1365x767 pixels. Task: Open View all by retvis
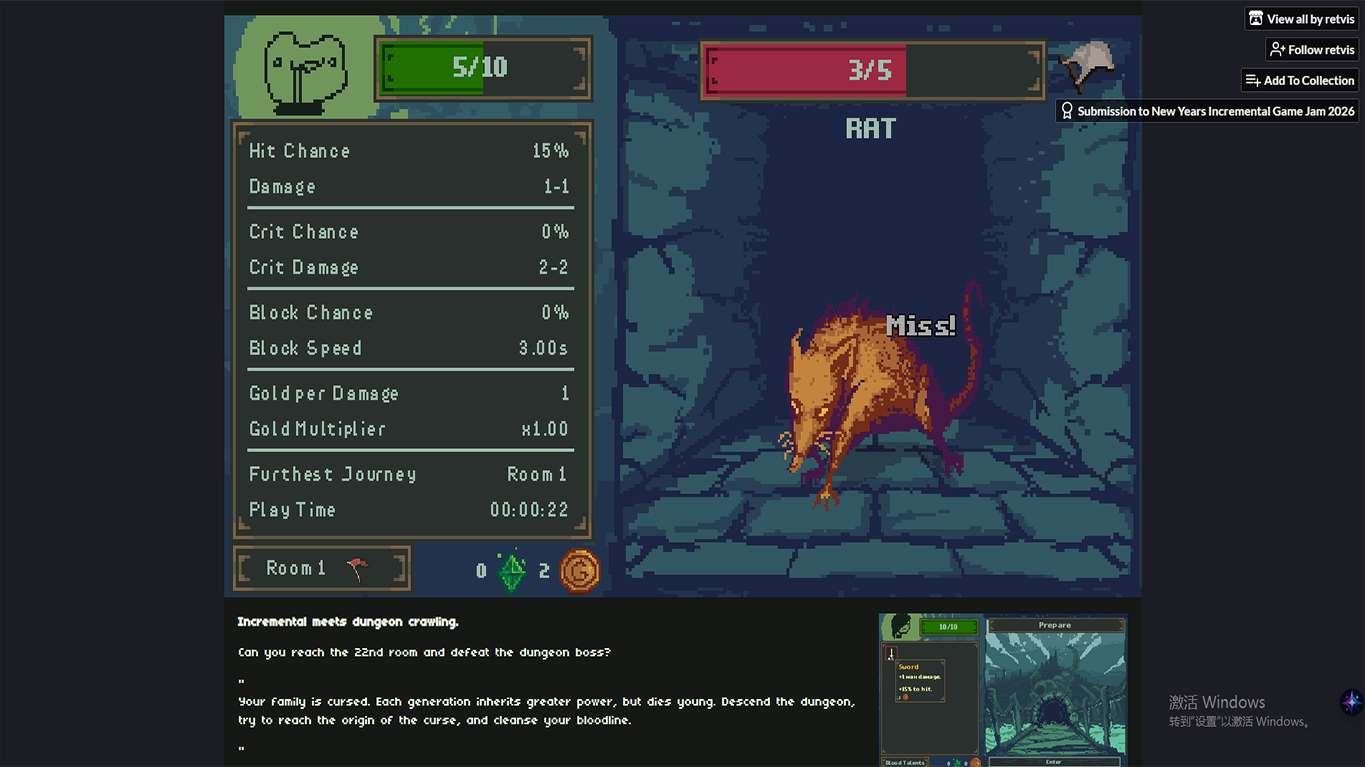point(1300,19)
